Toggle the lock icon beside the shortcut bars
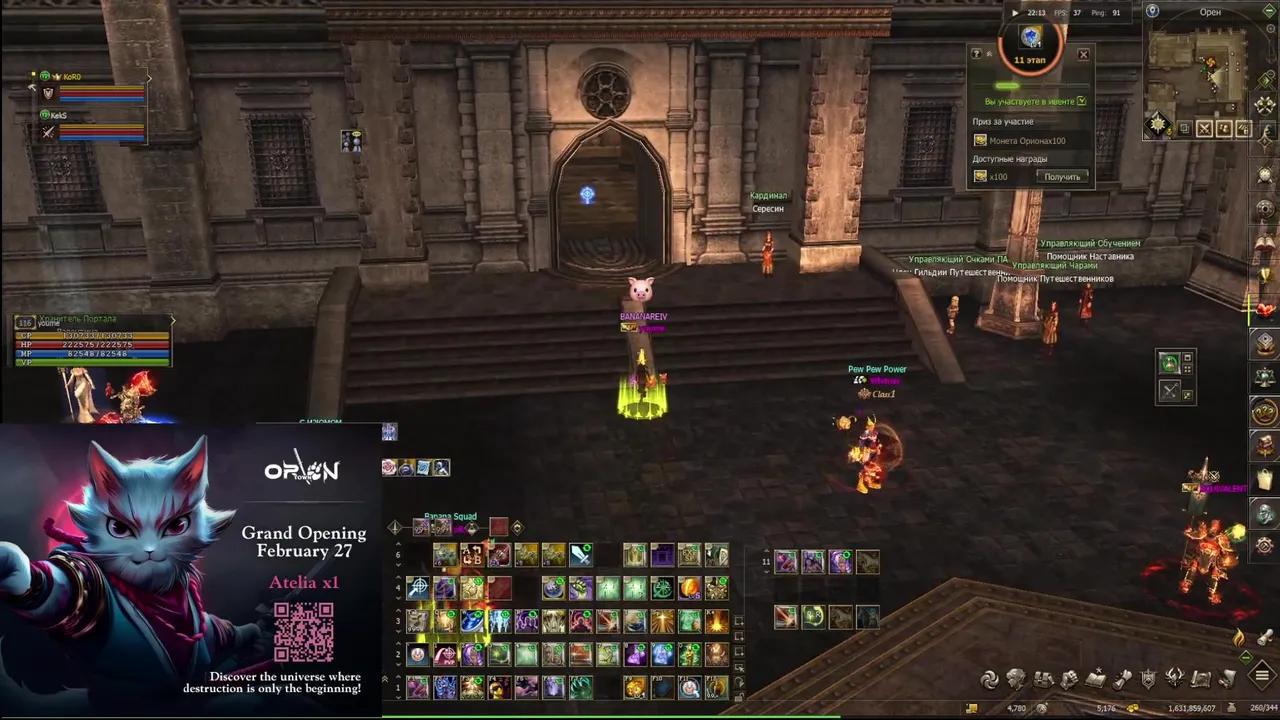The width and height of the screenshot is (1280, 720). [736, 698]
